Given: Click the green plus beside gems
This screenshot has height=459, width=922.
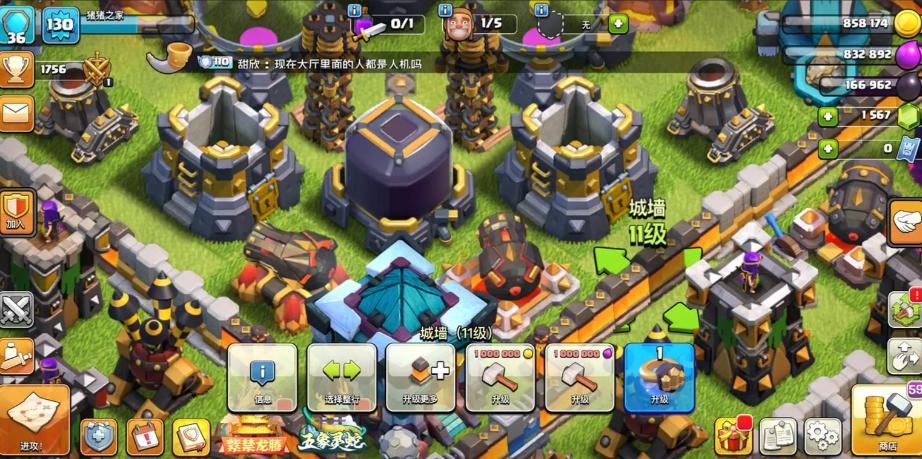Looking at the screenshot, I should tap(827, 117).
